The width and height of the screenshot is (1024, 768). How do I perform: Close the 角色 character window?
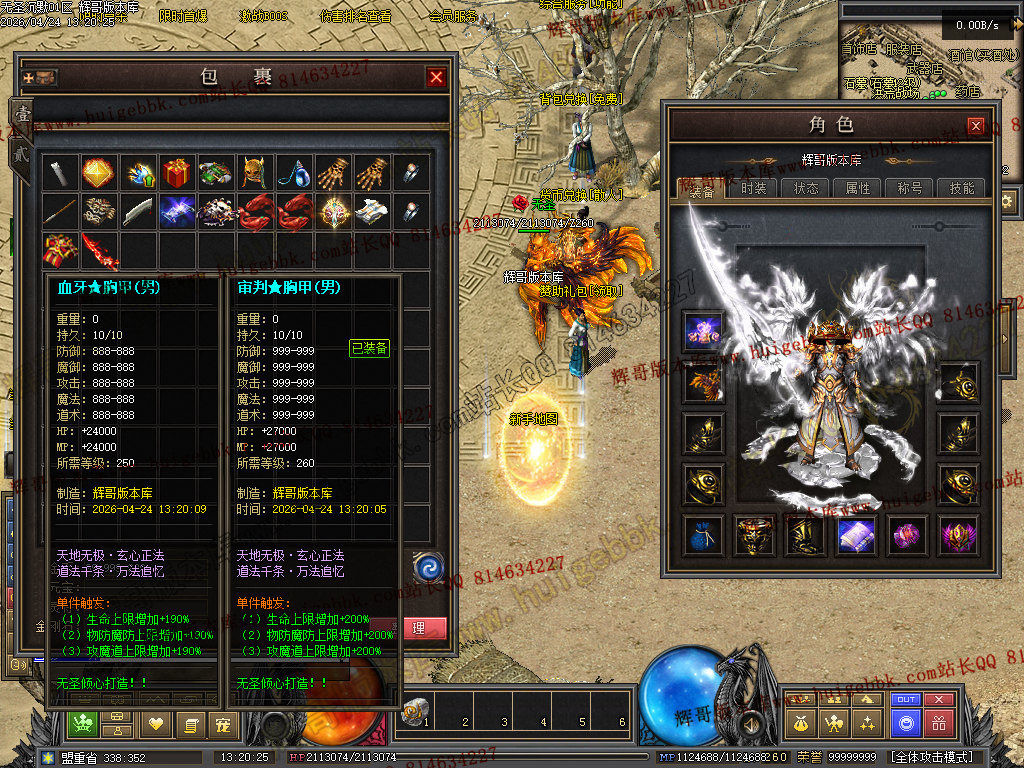975,125
